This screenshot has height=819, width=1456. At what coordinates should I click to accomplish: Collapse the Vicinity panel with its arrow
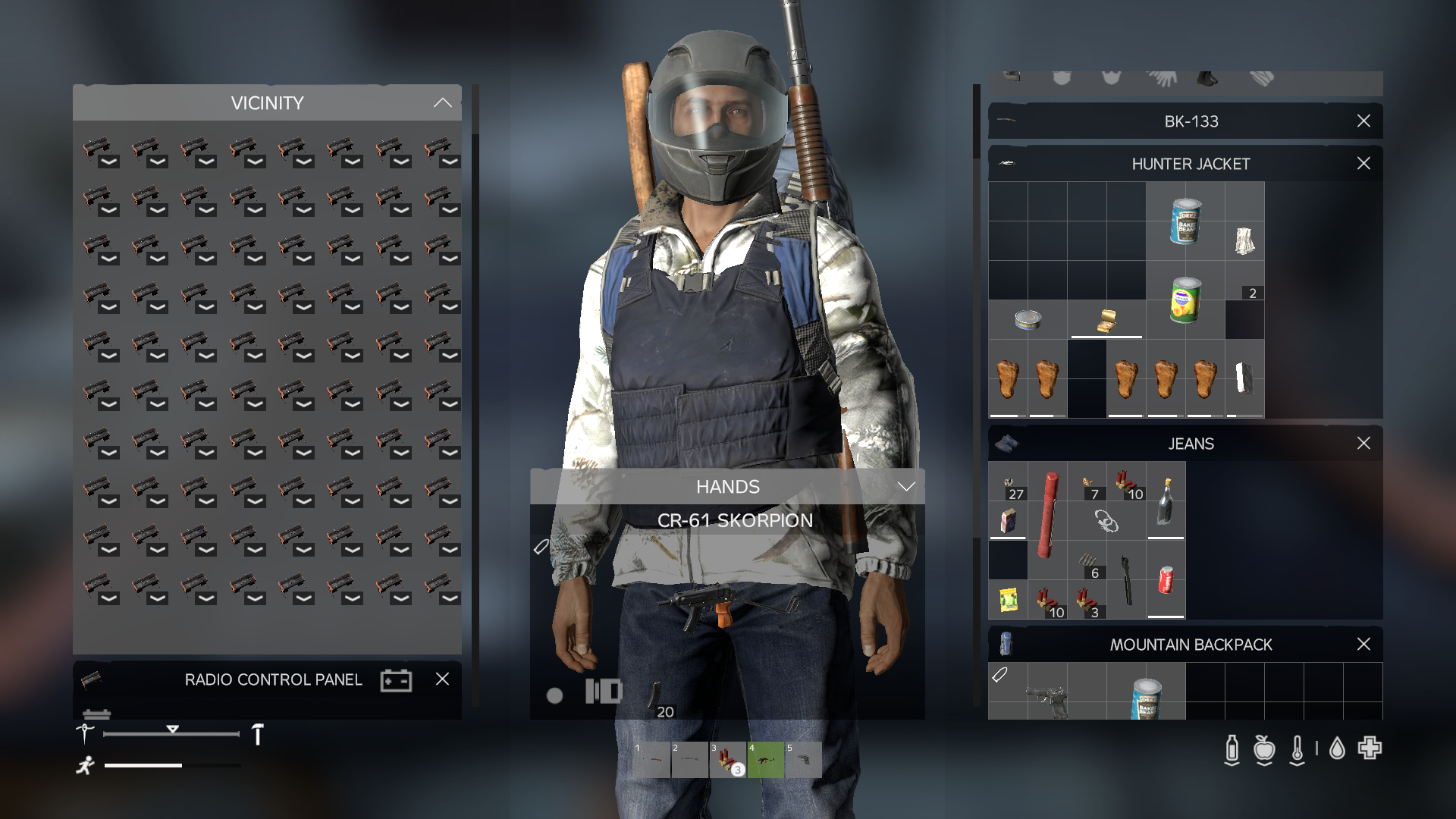coord(442,103)
